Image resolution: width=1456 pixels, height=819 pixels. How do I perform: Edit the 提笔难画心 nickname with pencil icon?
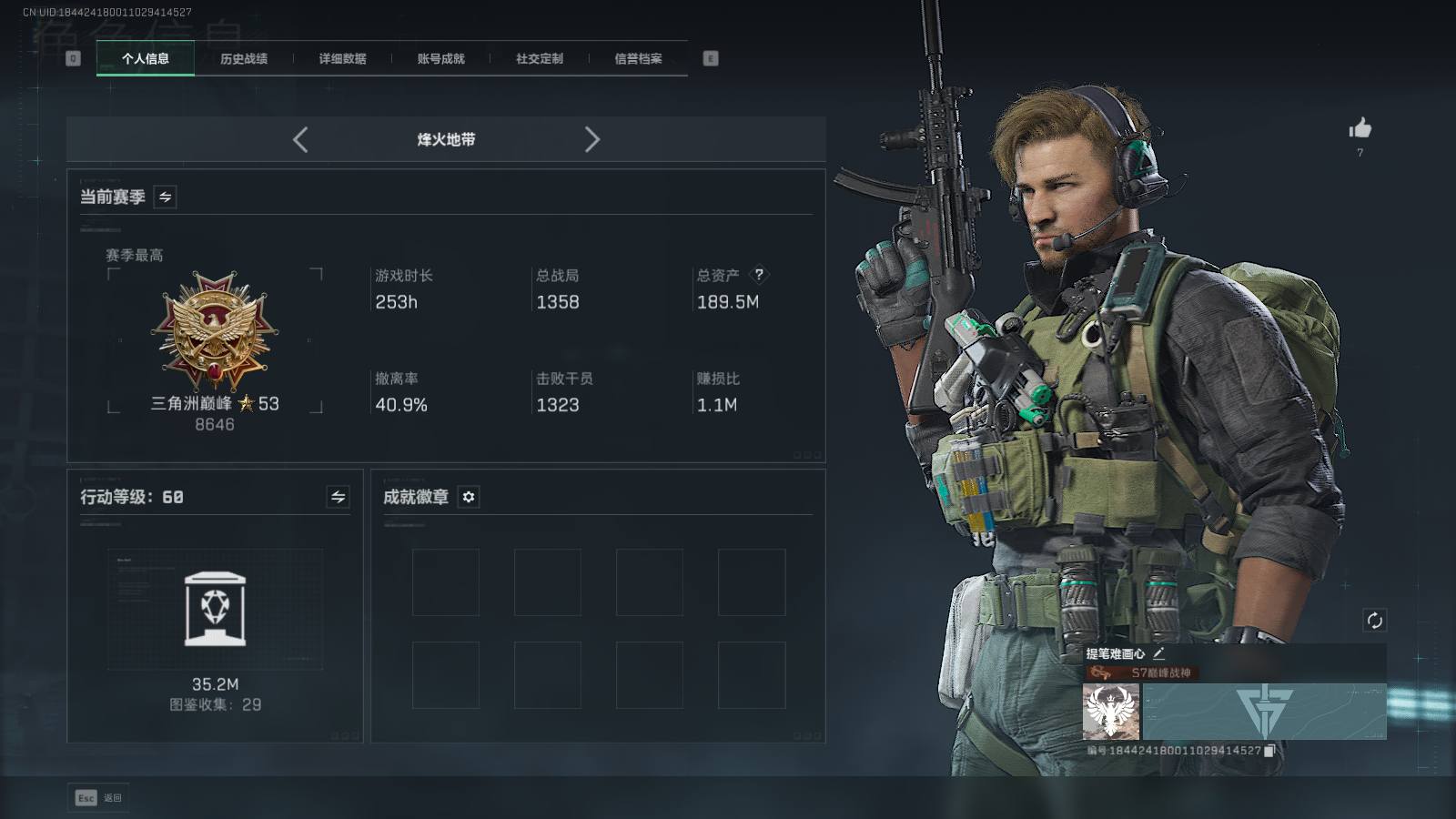pyautogui.click(x=1158, y=653)
